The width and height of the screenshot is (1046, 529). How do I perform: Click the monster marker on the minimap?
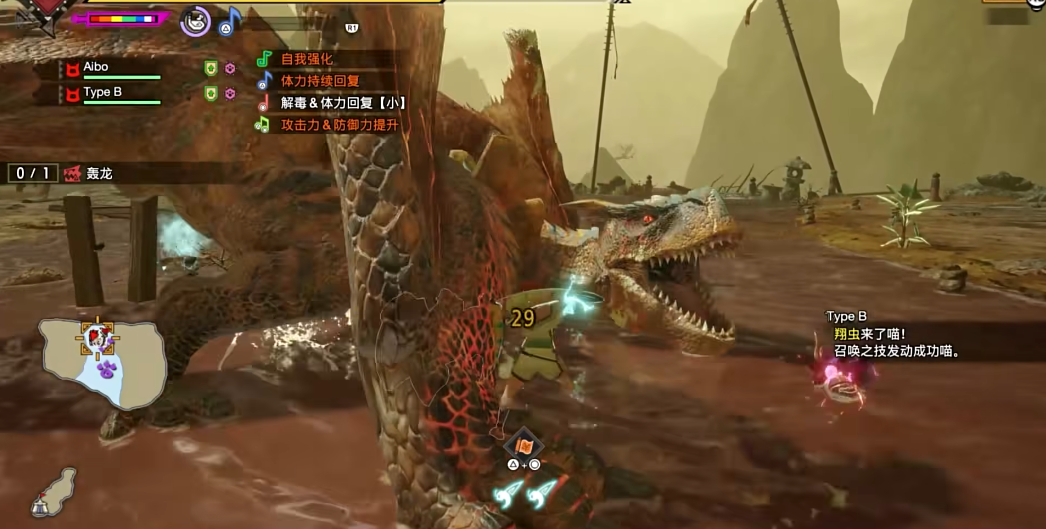tap(98, 337)
